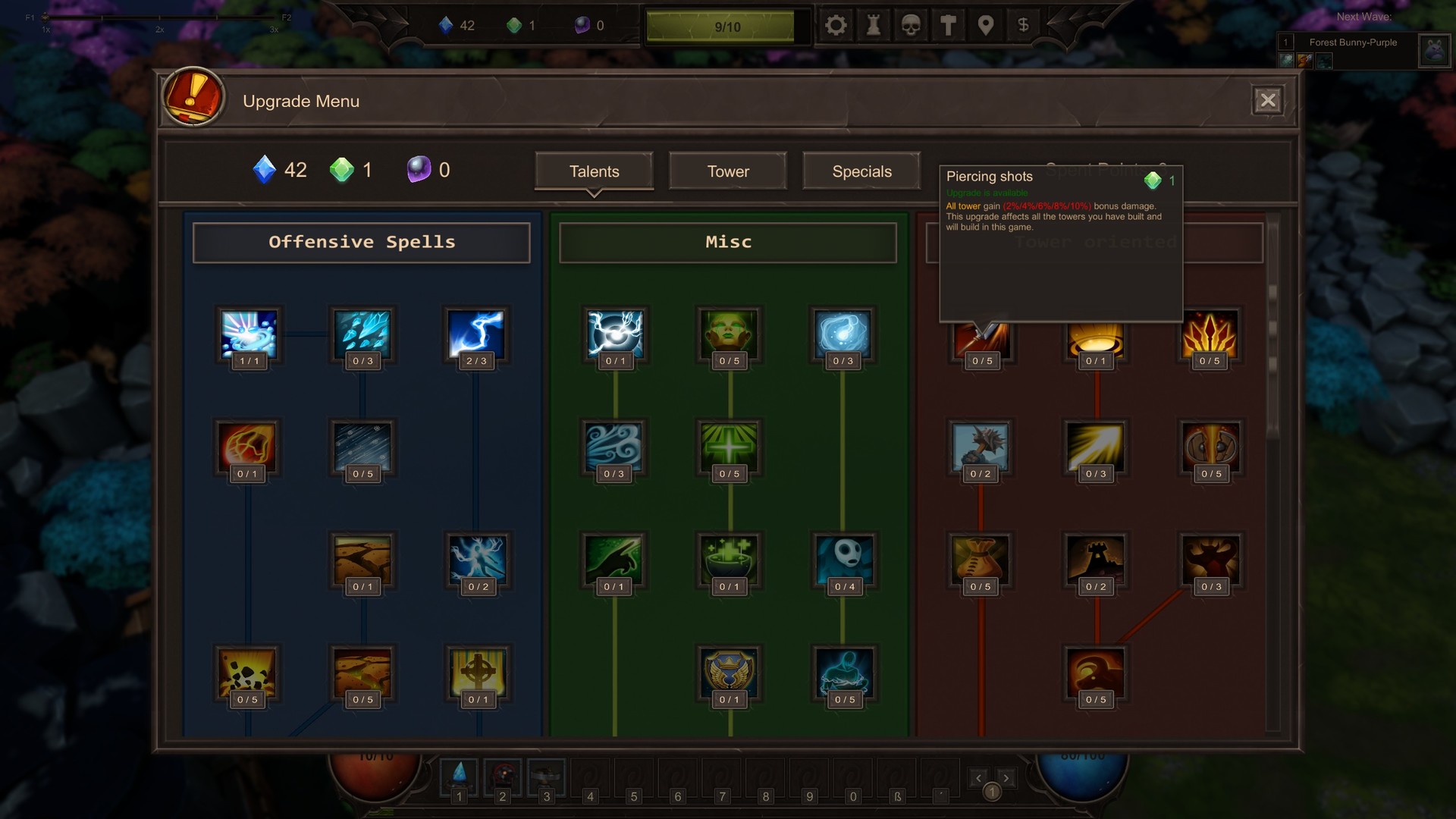Click the rook tower icon in the top toolbar

click(x=874, y=25)
